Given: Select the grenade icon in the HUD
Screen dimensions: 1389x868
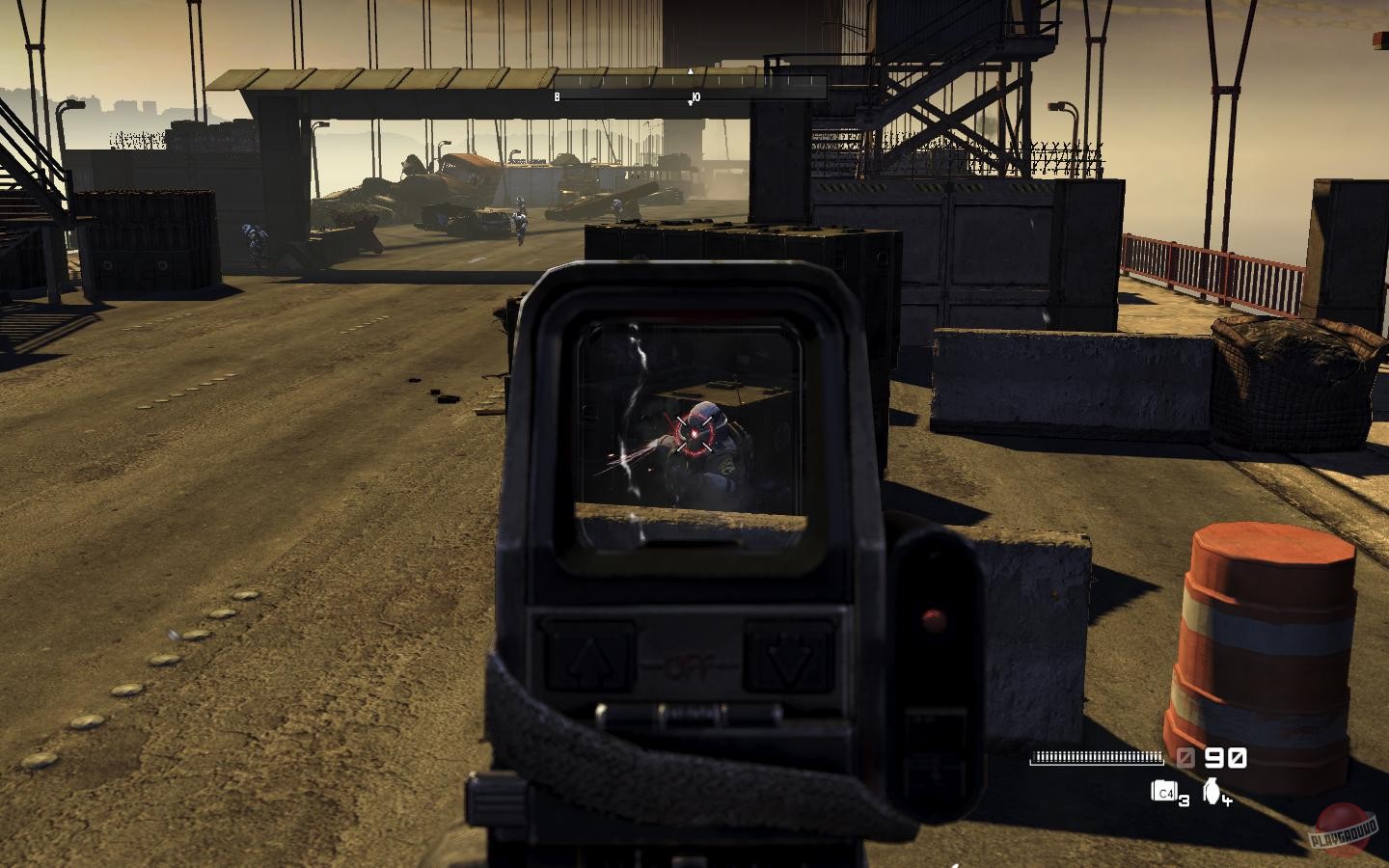Looking at the screenshot, I should pyautogui.click(x=1212, y=793).
